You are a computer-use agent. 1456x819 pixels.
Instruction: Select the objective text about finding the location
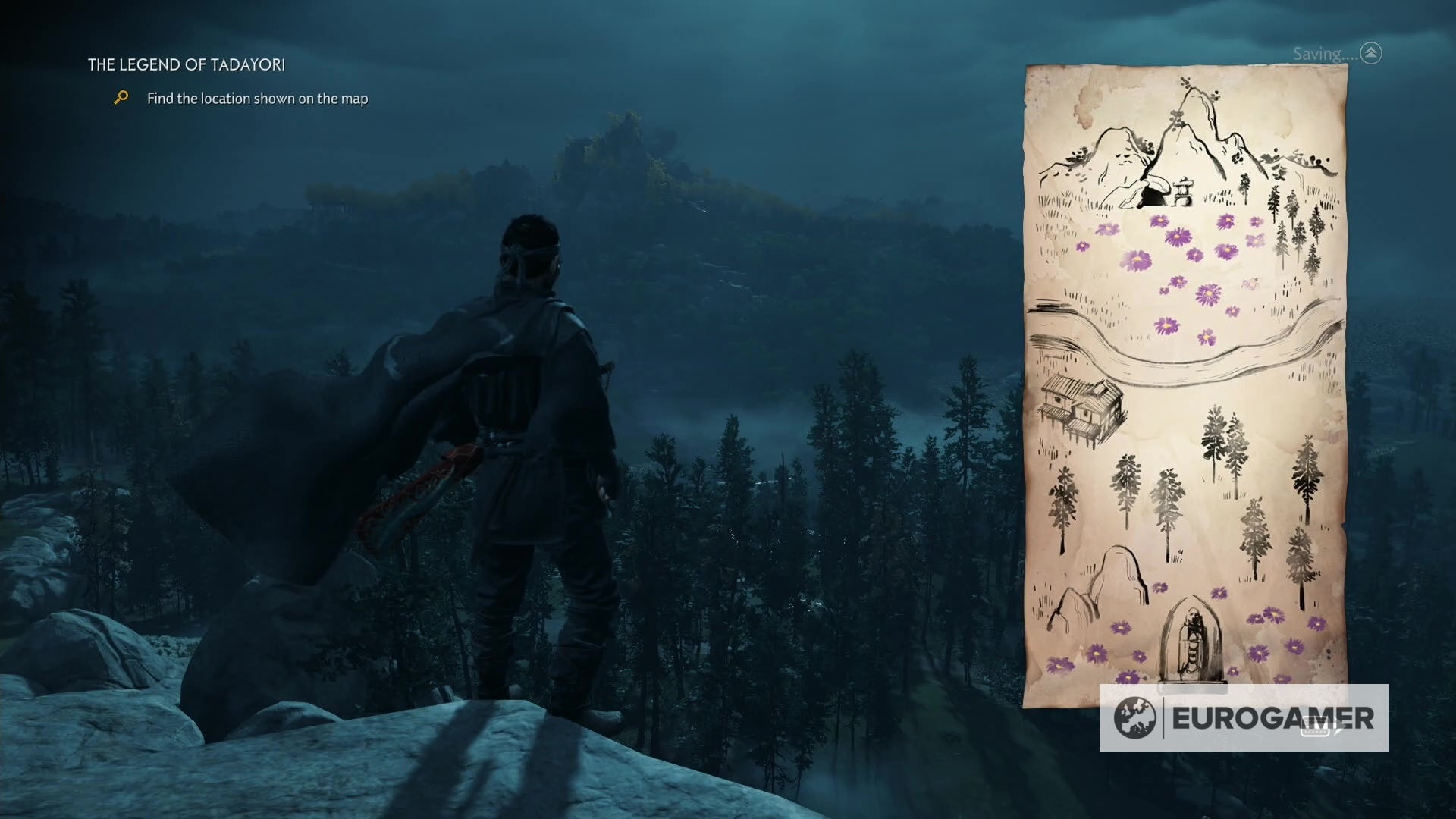(258, 99)
